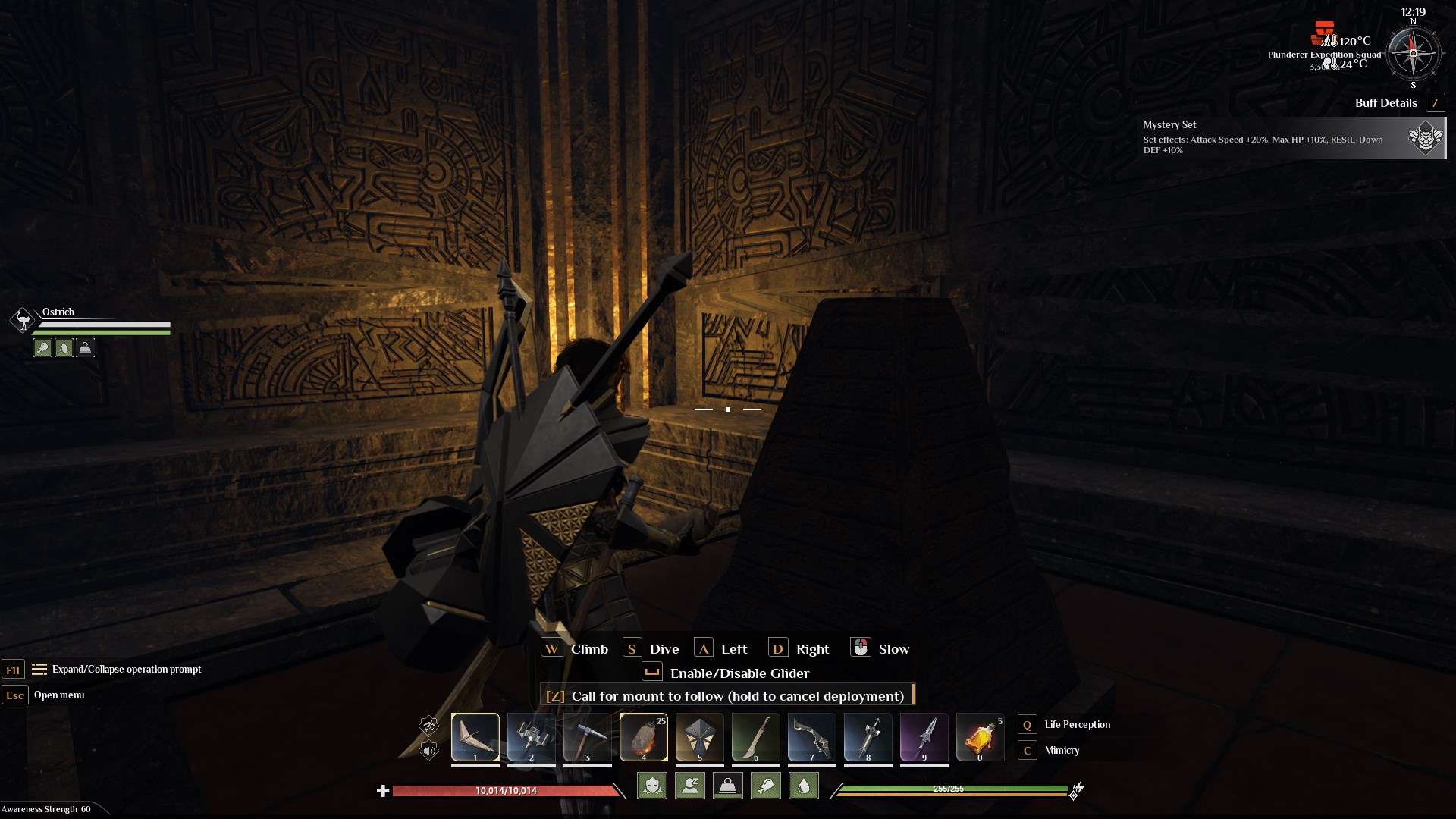The height and width of the screenshot is (819, 1456).
Task: Toggle the speaker sound icon beside hotbar
Action: 428,751
